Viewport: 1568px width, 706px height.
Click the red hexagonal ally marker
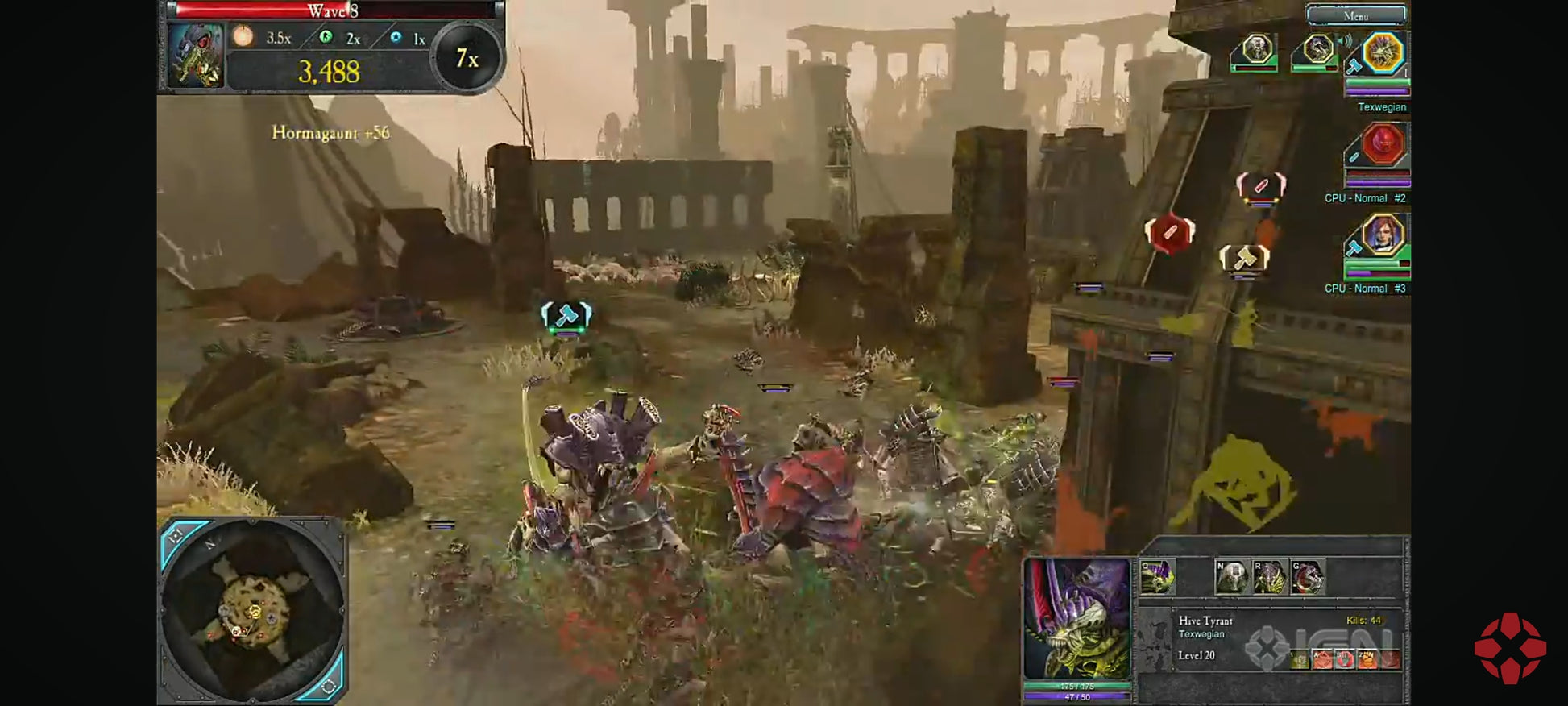click(1169, 233)
